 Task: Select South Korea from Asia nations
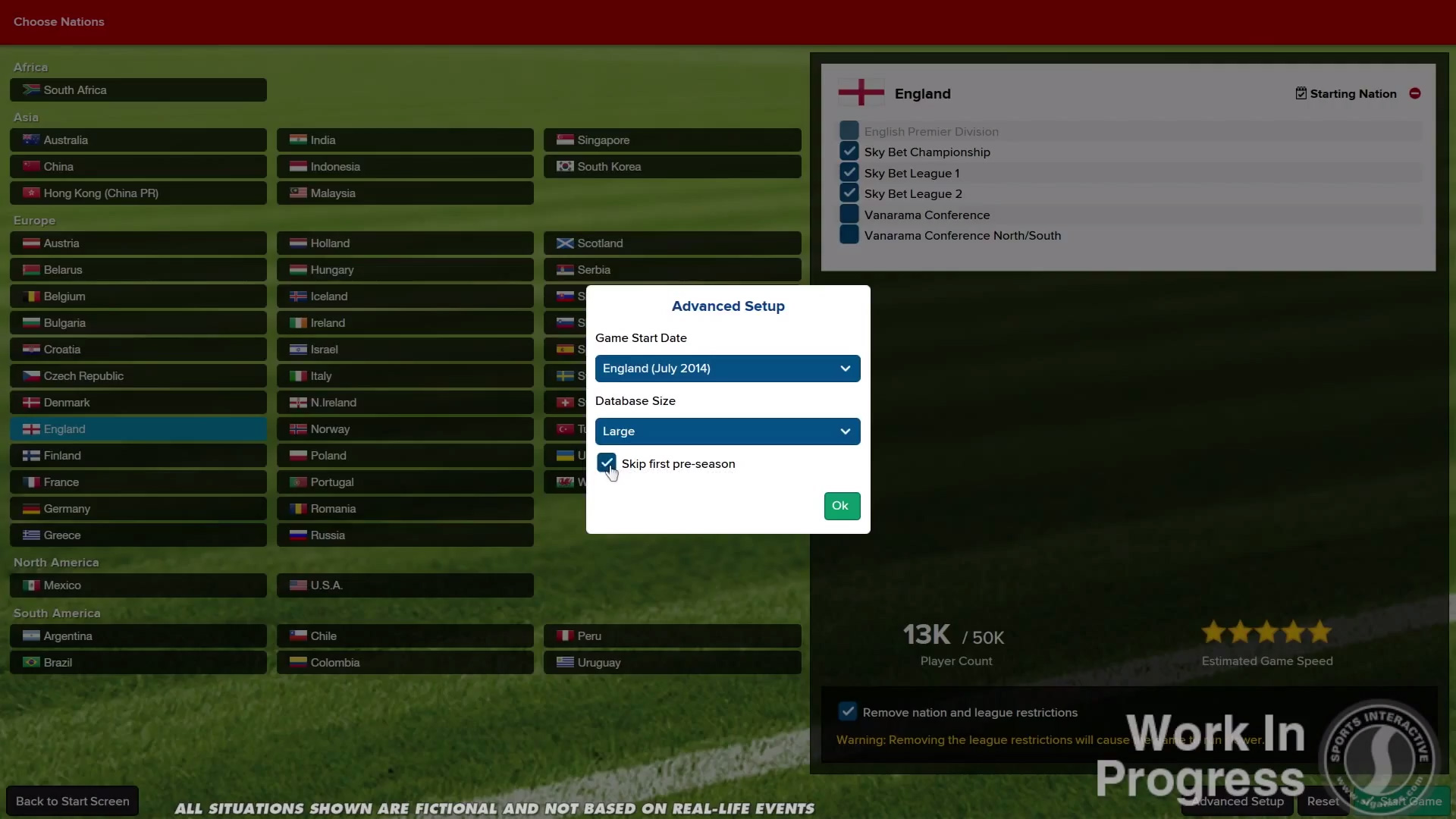(x=672, y=167)
